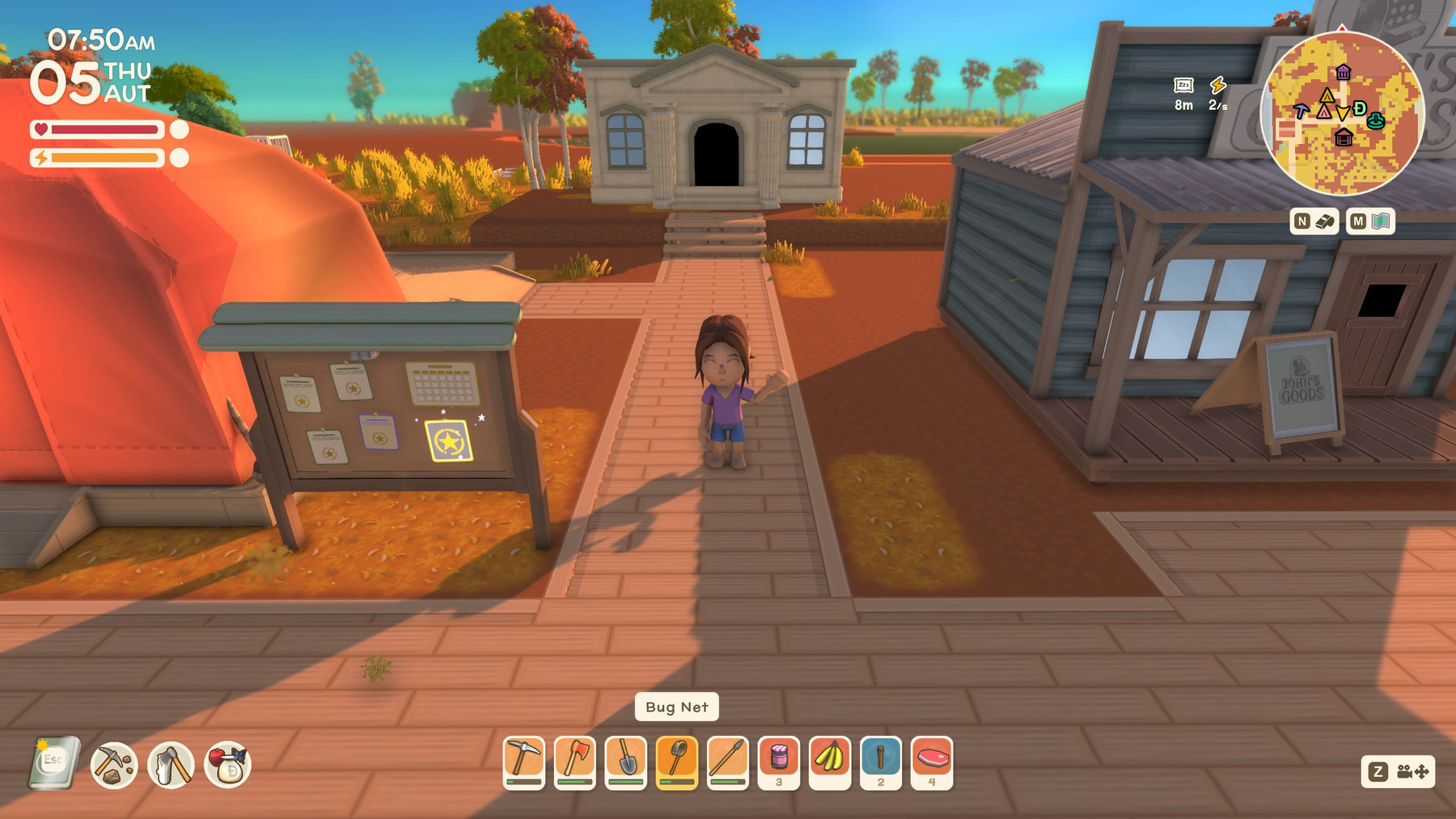Equip the Shovel tool
The width and height of the screenshot is (1456, 819).
[x=629, y=761]
